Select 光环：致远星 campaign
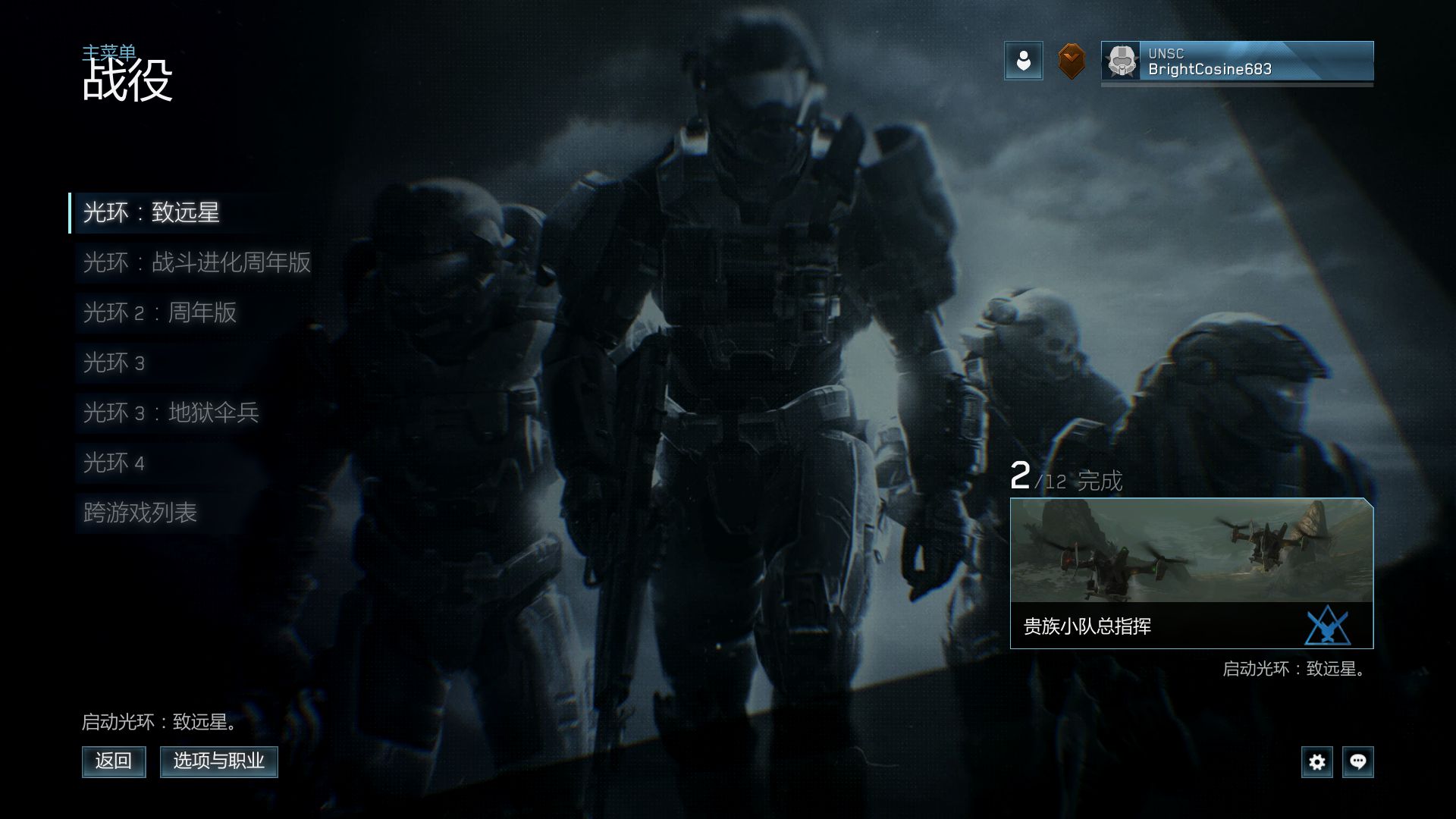This screenshot has width=1456, height=819. tap(152, 212)
